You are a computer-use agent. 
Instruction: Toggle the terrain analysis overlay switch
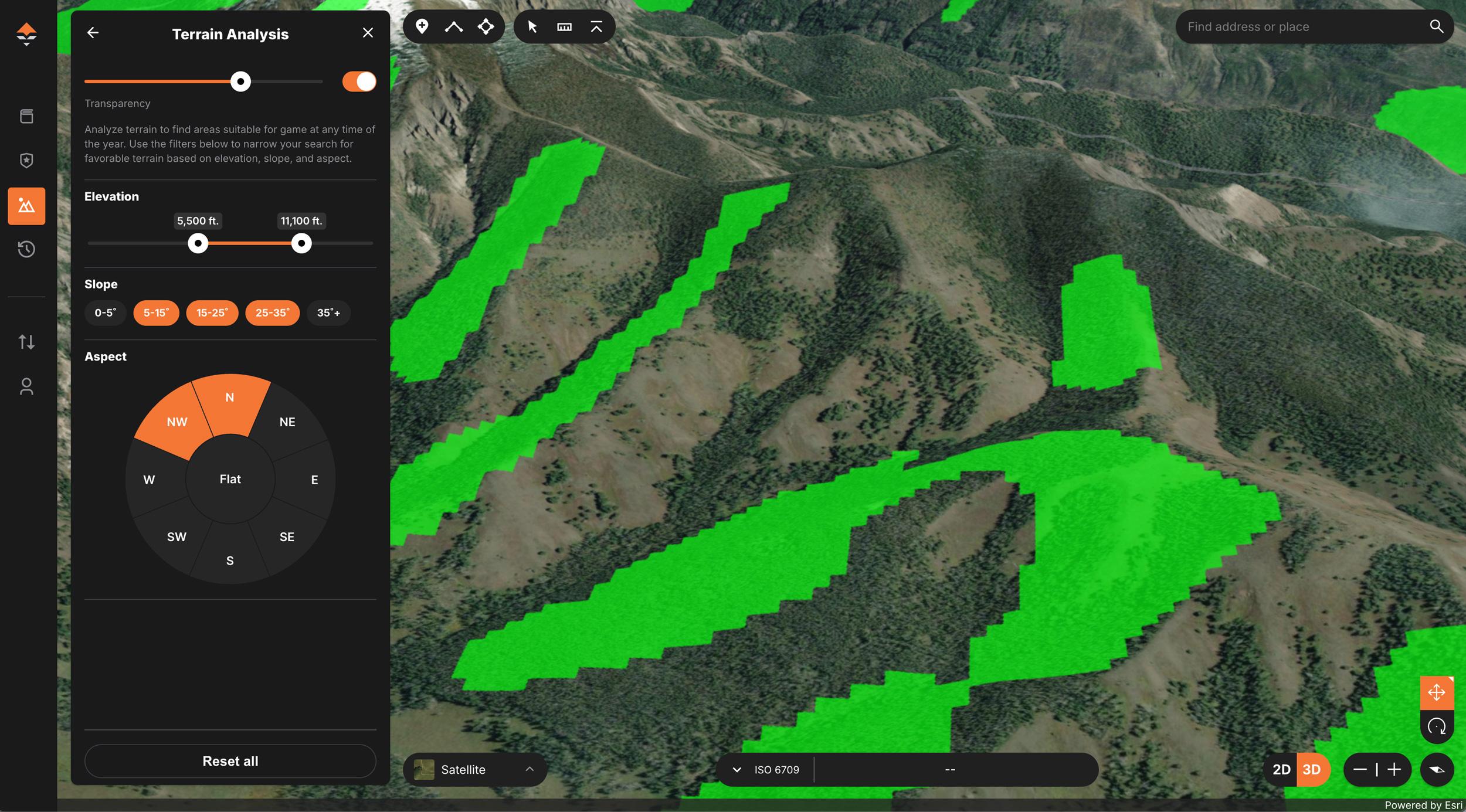point(358,81)
